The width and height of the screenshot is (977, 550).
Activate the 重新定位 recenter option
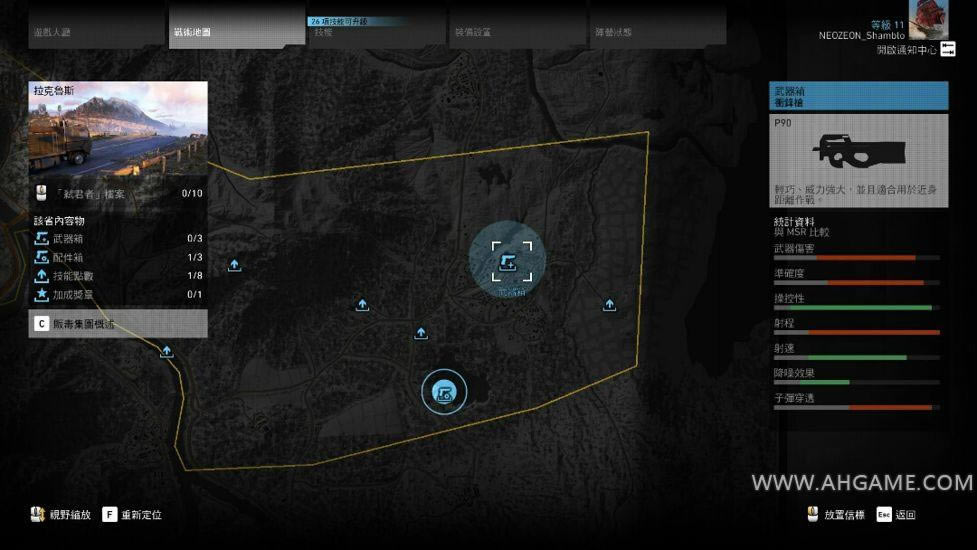point(132,515)
